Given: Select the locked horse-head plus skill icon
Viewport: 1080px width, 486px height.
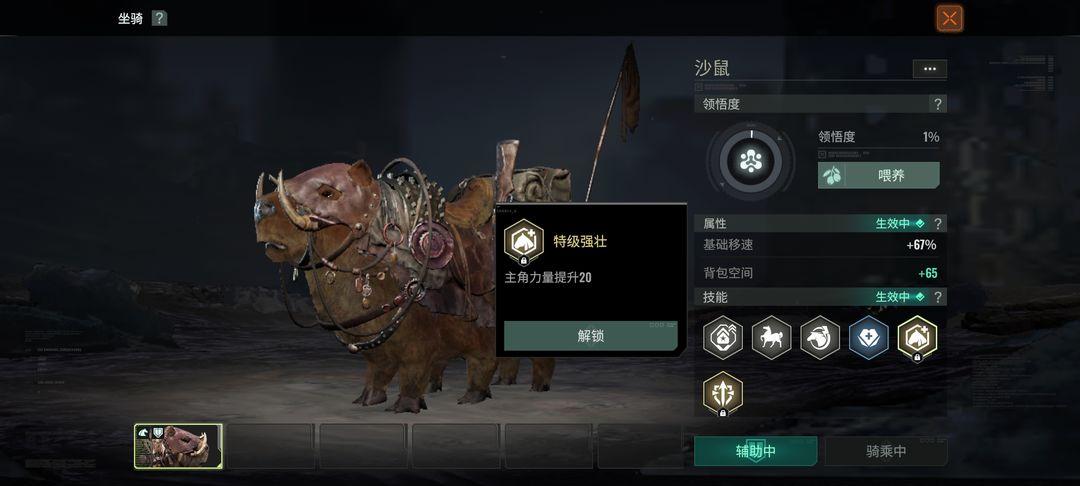Looking at the screenshot, I should click(917, 337).
